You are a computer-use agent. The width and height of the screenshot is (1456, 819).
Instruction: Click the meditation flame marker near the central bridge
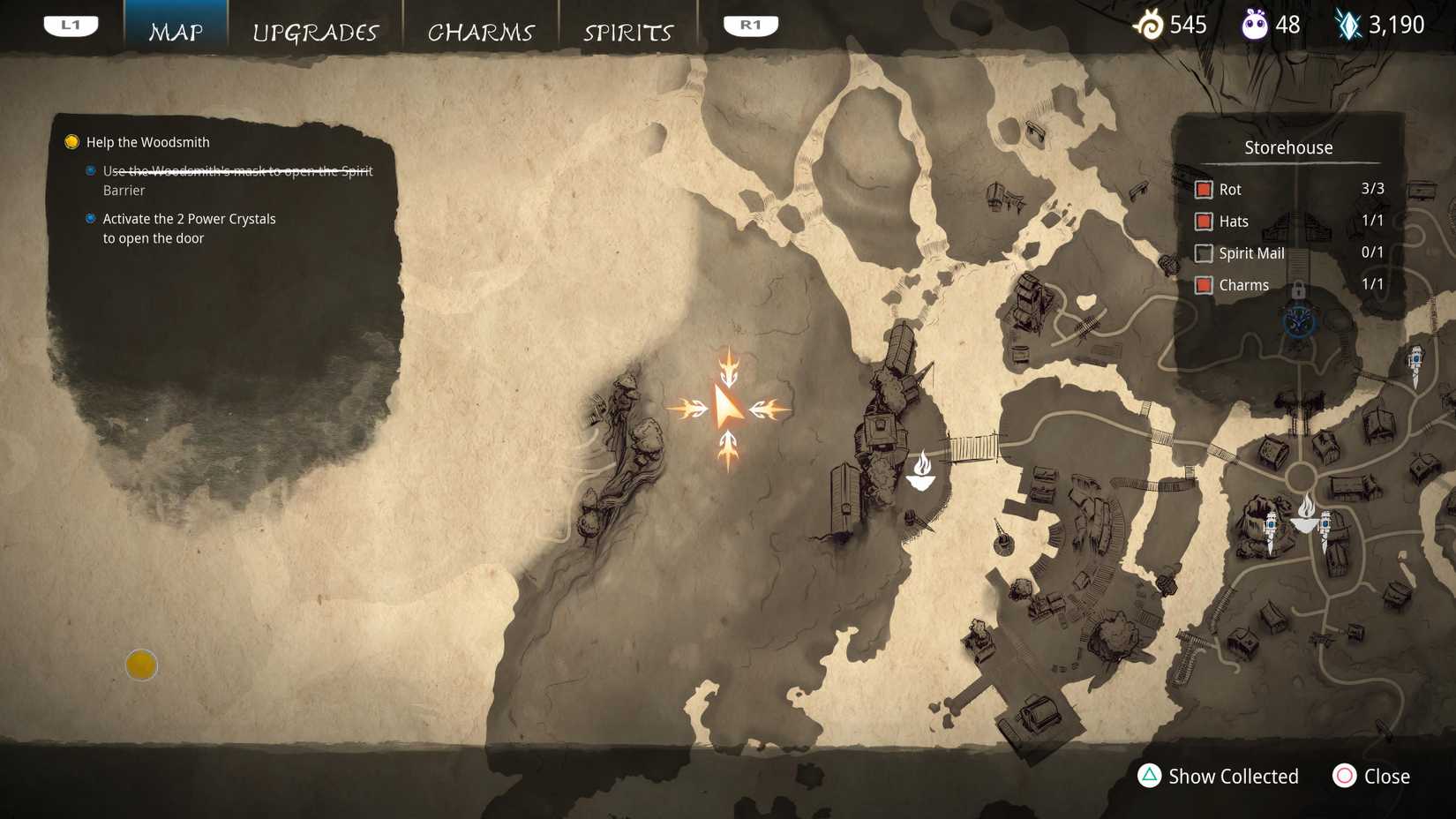(x=921, y=471)
